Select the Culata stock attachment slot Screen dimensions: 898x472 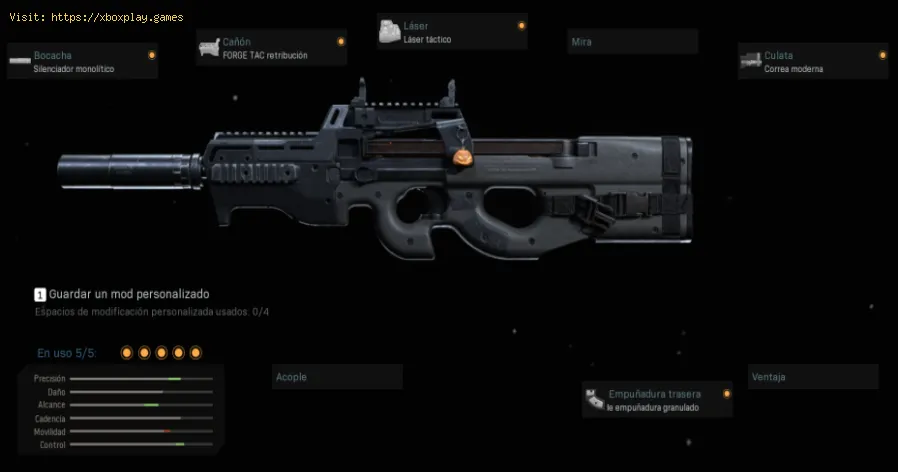click(812, 62)
